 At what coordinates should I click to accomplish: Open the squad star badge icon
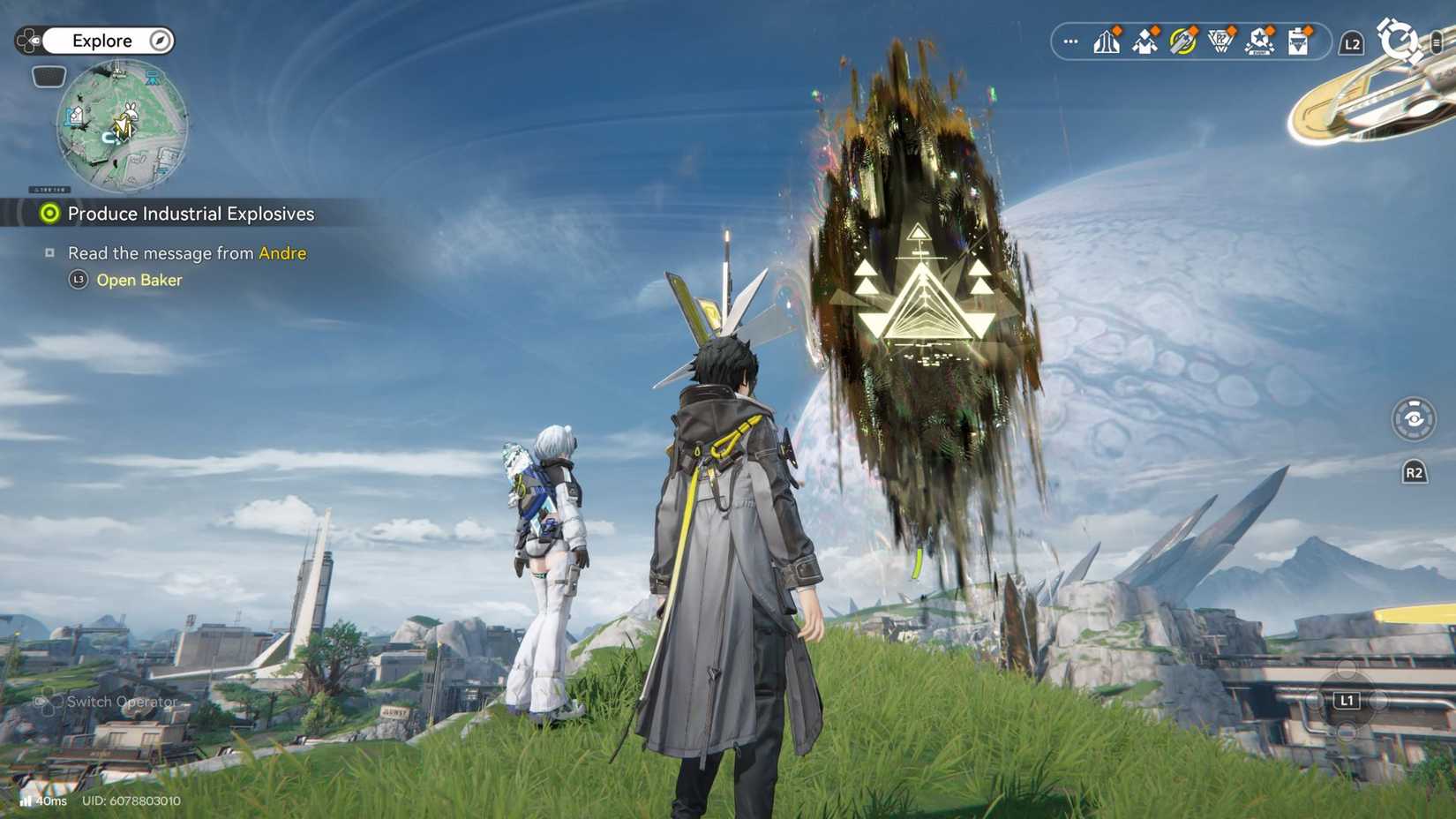click(1260, 41)
